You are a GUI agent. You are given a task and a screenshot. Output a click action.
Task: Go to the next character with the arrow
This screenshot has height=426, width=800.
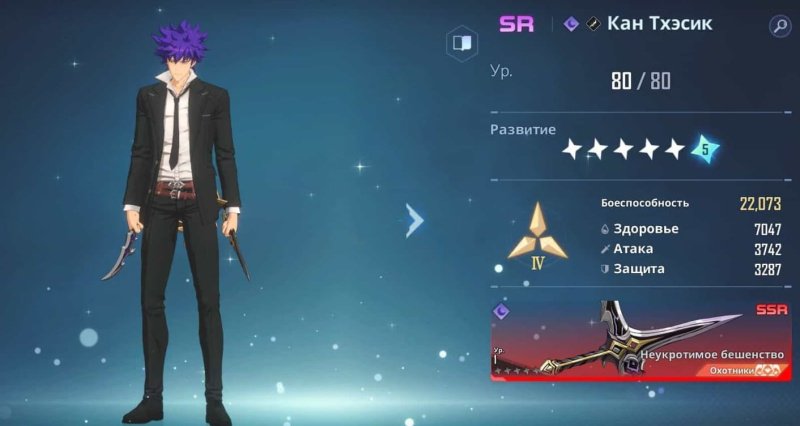point(415,220)
